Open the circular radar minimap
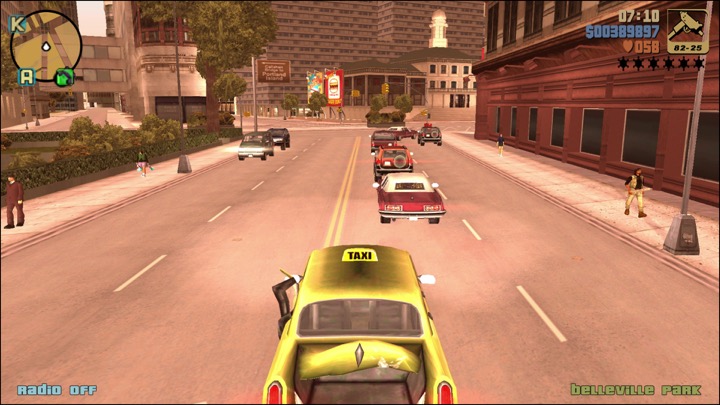 click(x=46, y=45)
